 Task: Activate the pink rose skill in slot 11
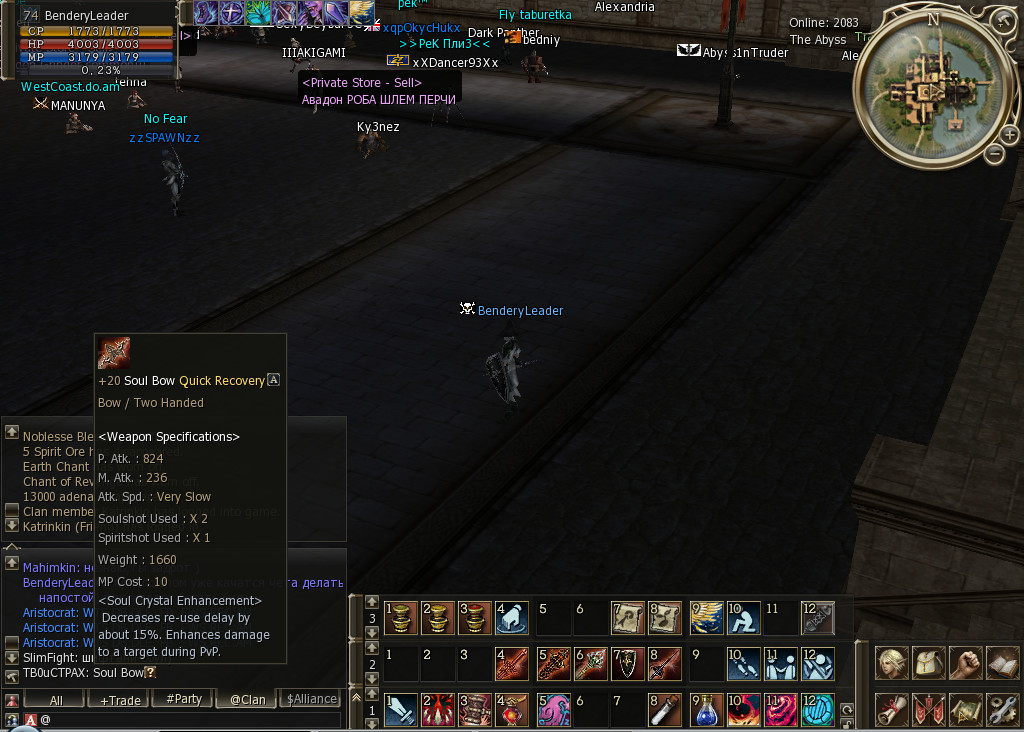(781, 709)
